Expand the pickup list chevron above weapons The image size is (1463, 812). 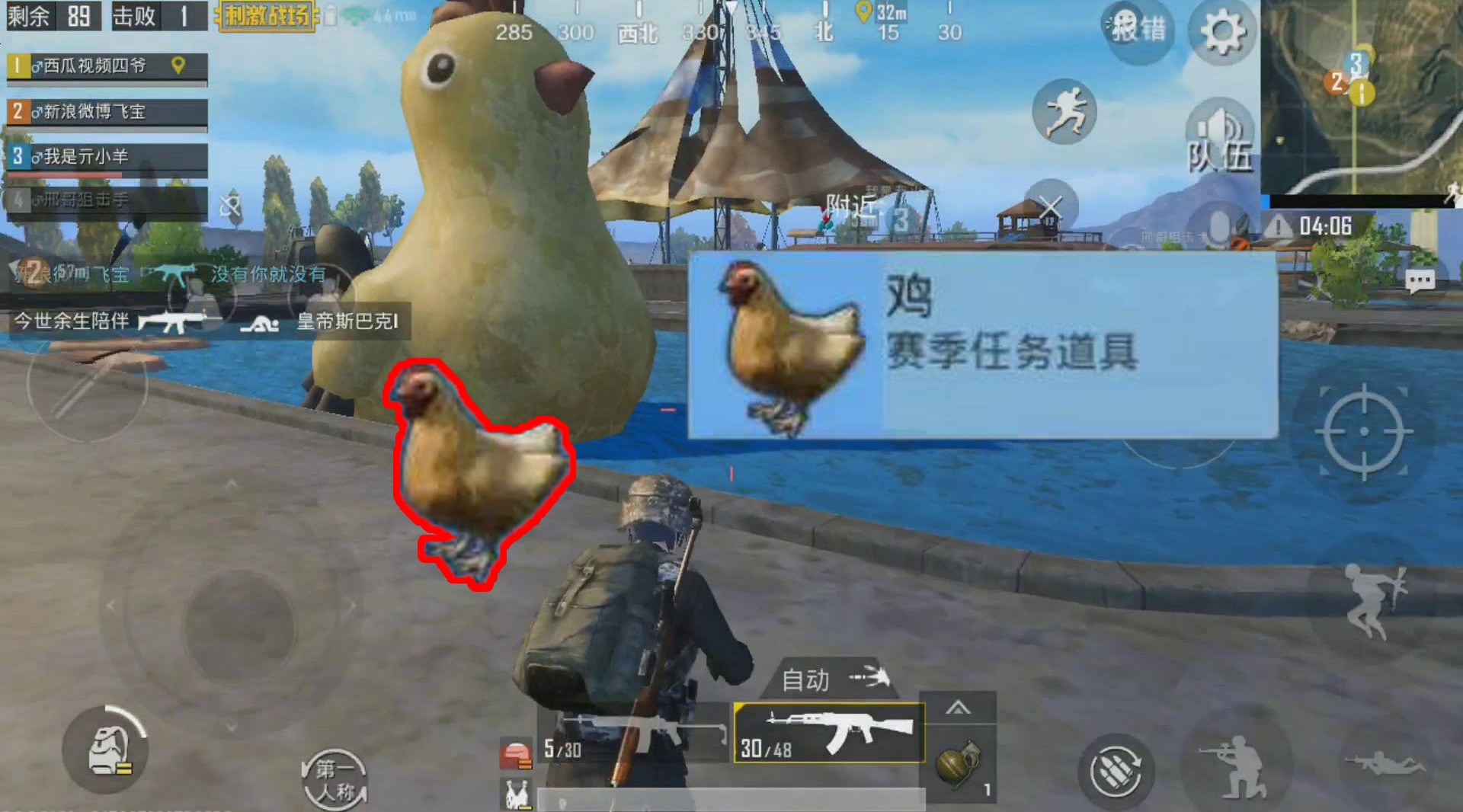pos(958,708)
